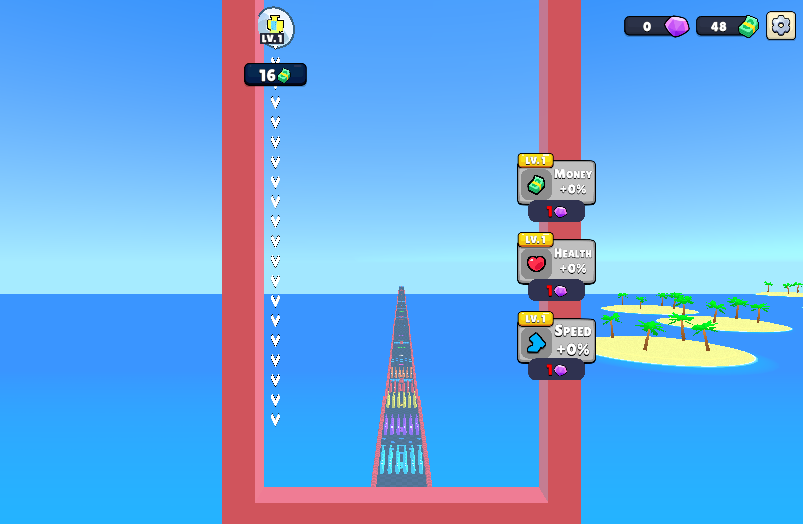Screen dimensions: 803x524
Task: Buy the Money upgrade
Action: point(556,211)
